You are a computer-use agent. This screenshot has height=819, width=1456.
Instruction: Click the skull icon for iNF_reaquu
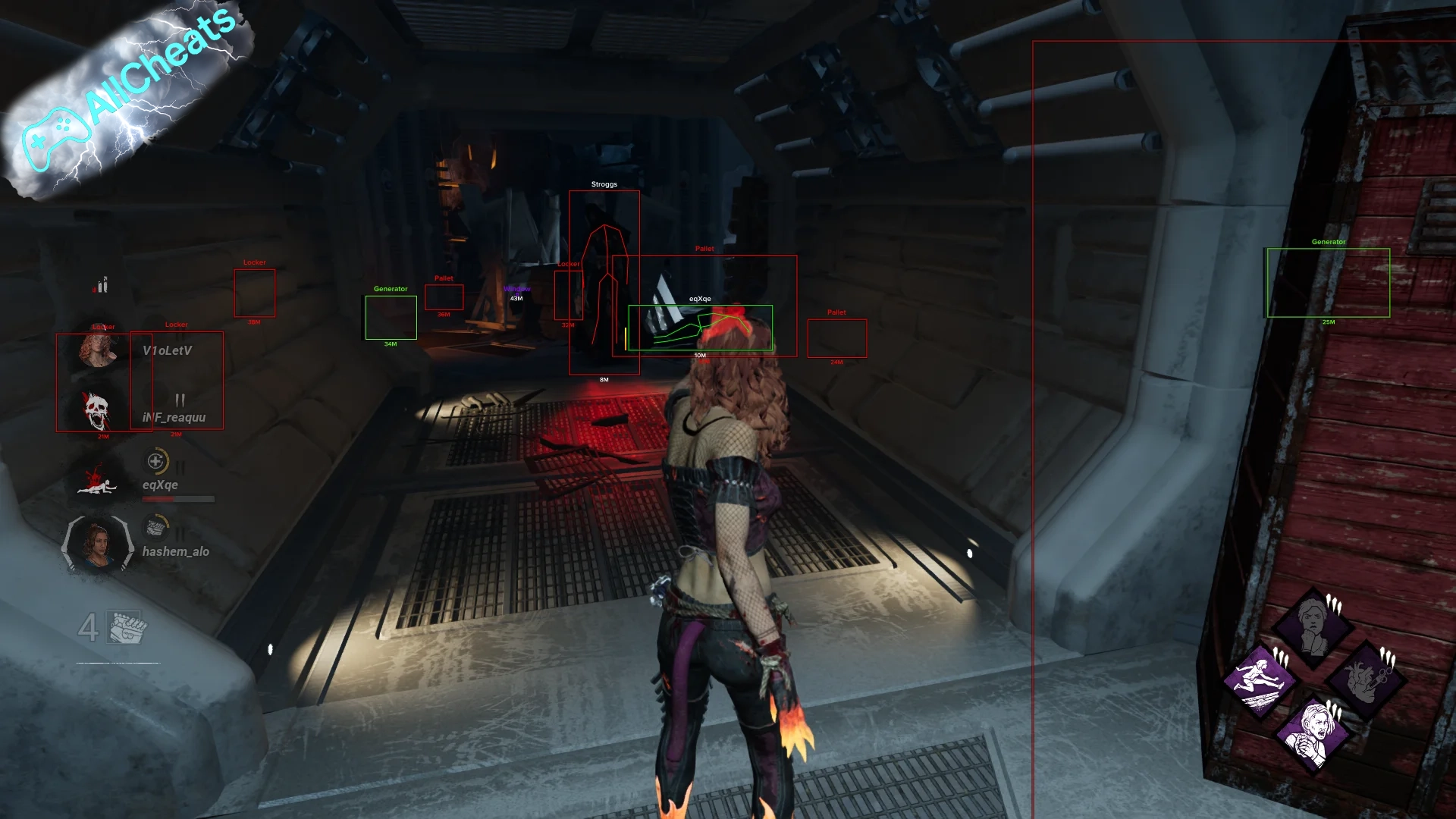click(96, 411)
